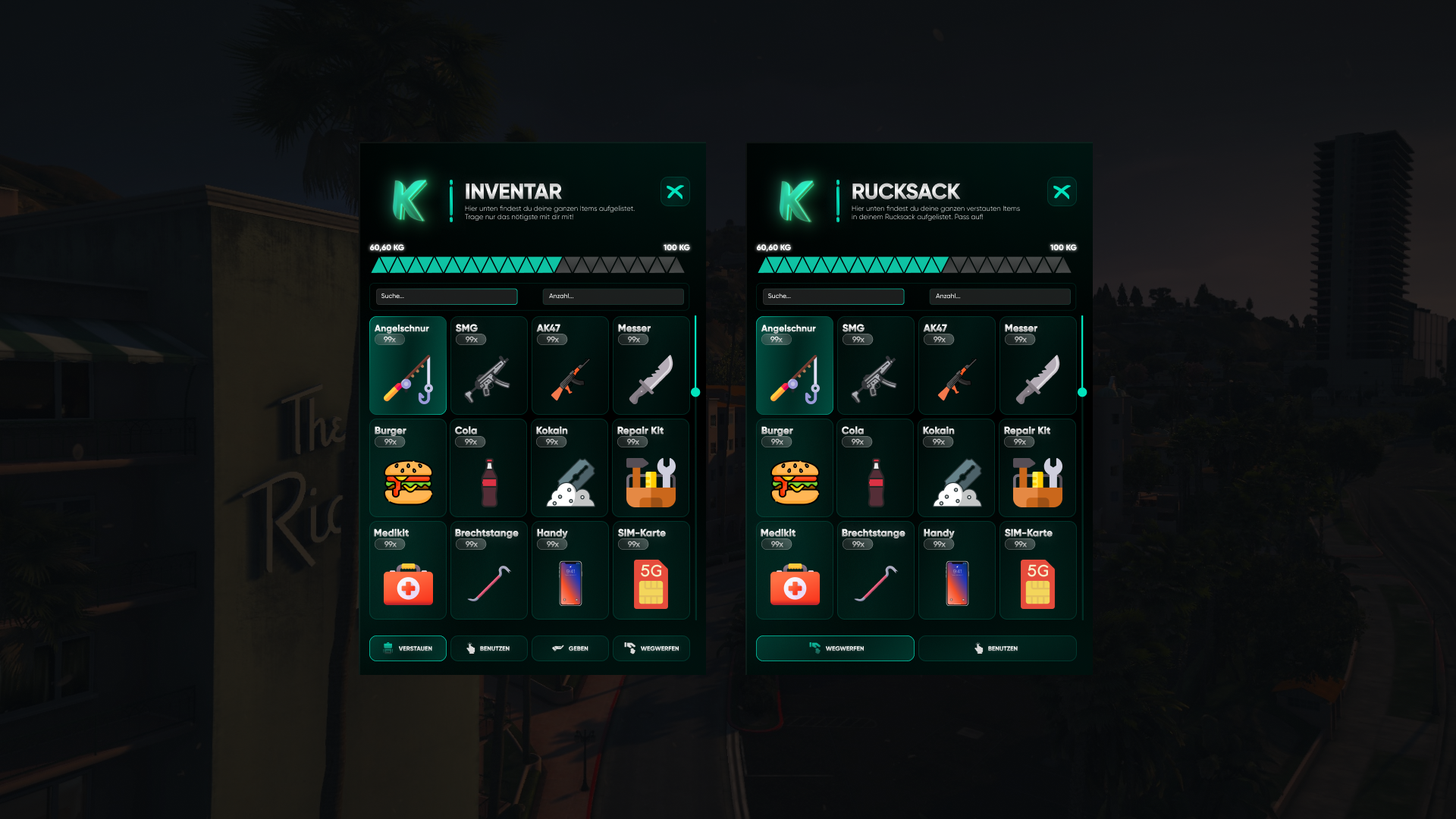Click the Rucksack weight progress bar
The image size is (1456, 819).
[x=915, y=264]
